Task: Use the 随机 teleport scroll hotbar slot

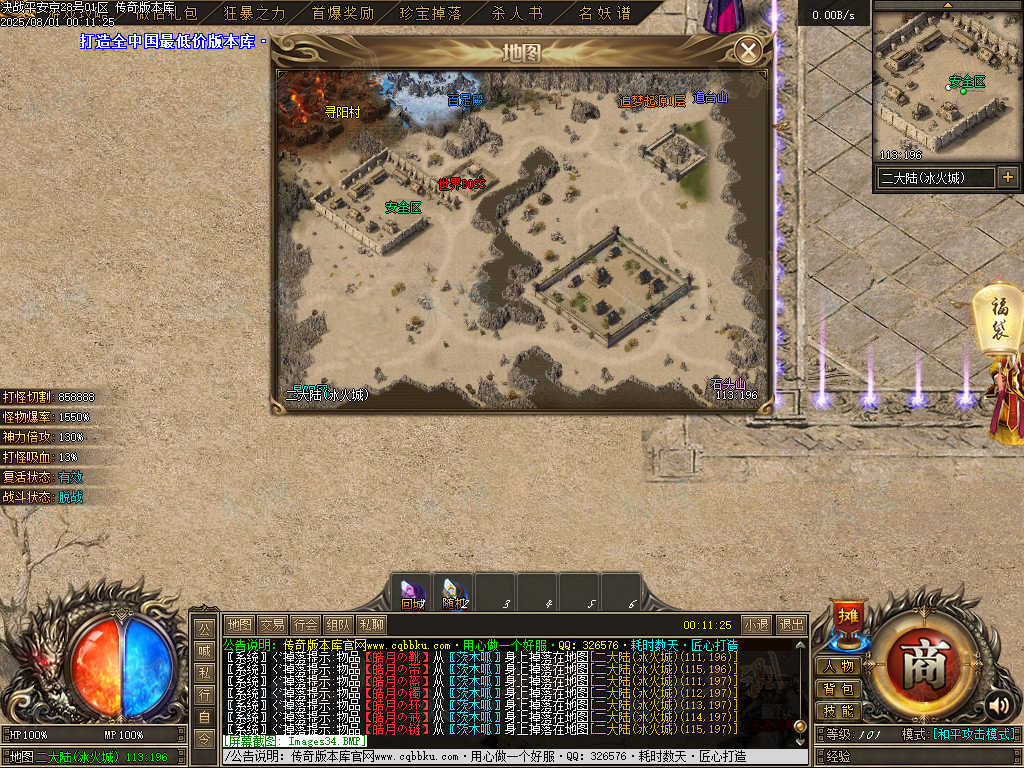Action: coord(454,594)
